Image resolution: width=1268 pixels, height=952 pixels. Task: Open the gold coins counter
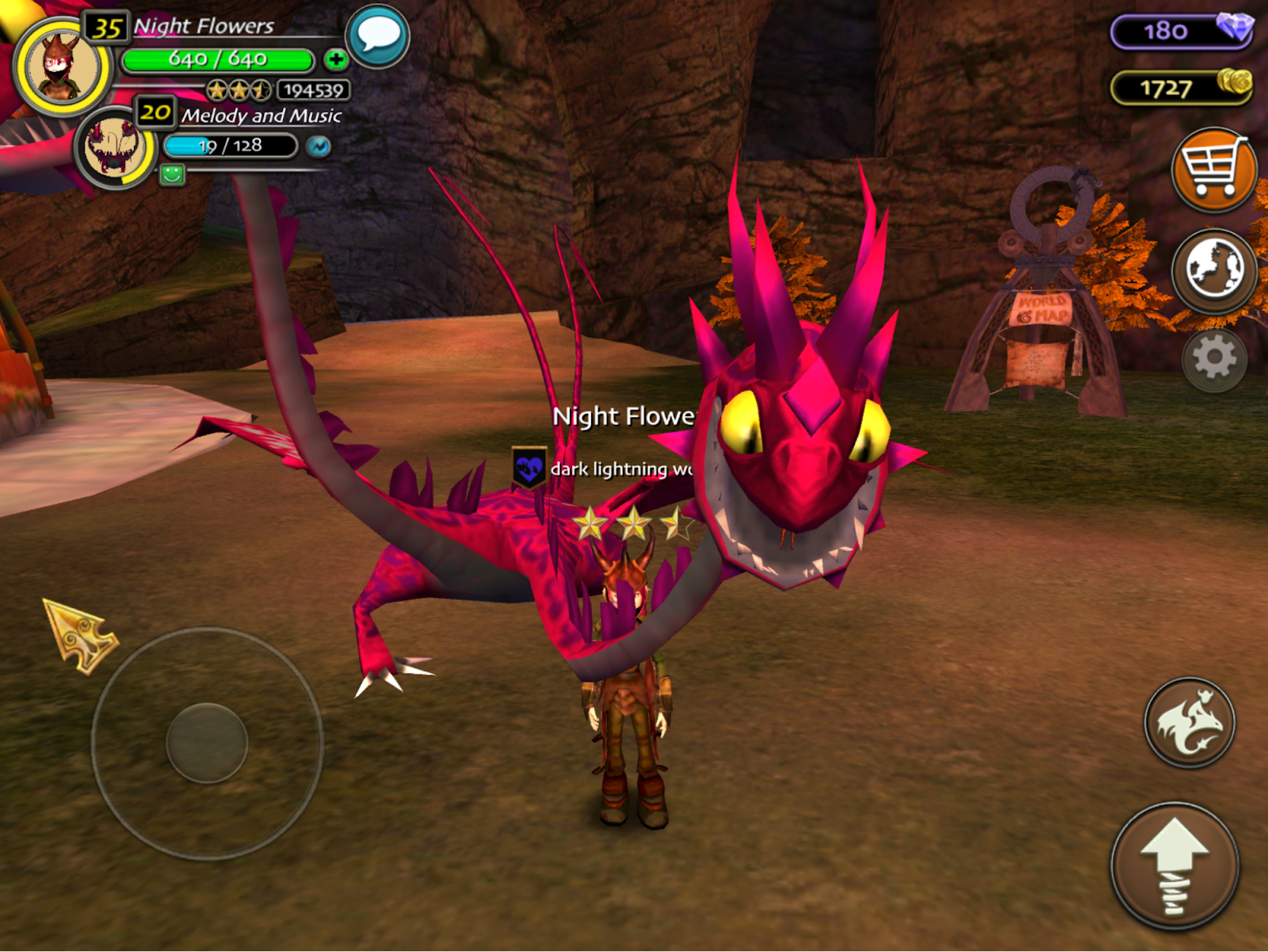[1180, 87]
